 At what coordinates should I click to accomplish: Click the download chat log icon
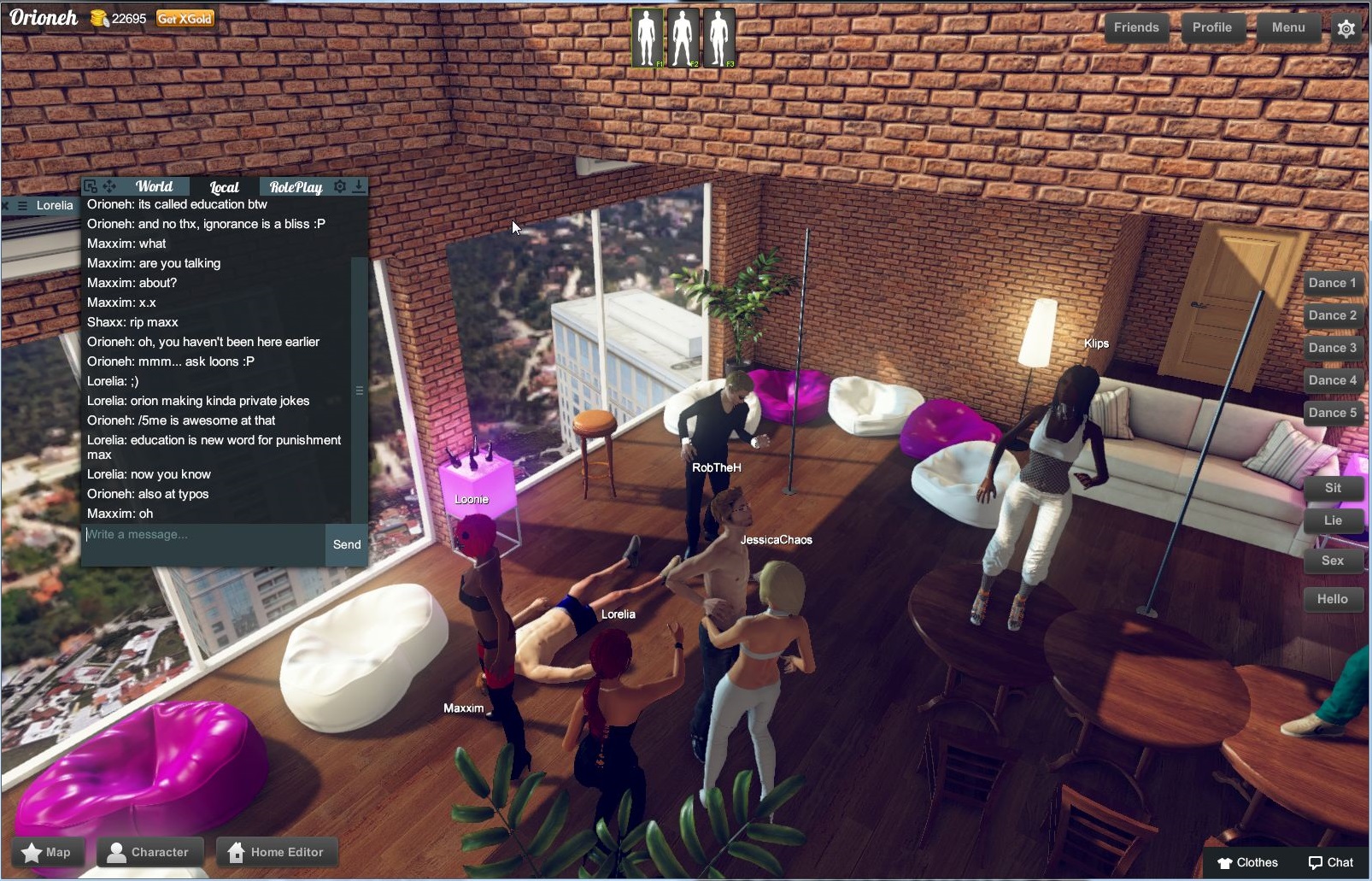[358, 186]
